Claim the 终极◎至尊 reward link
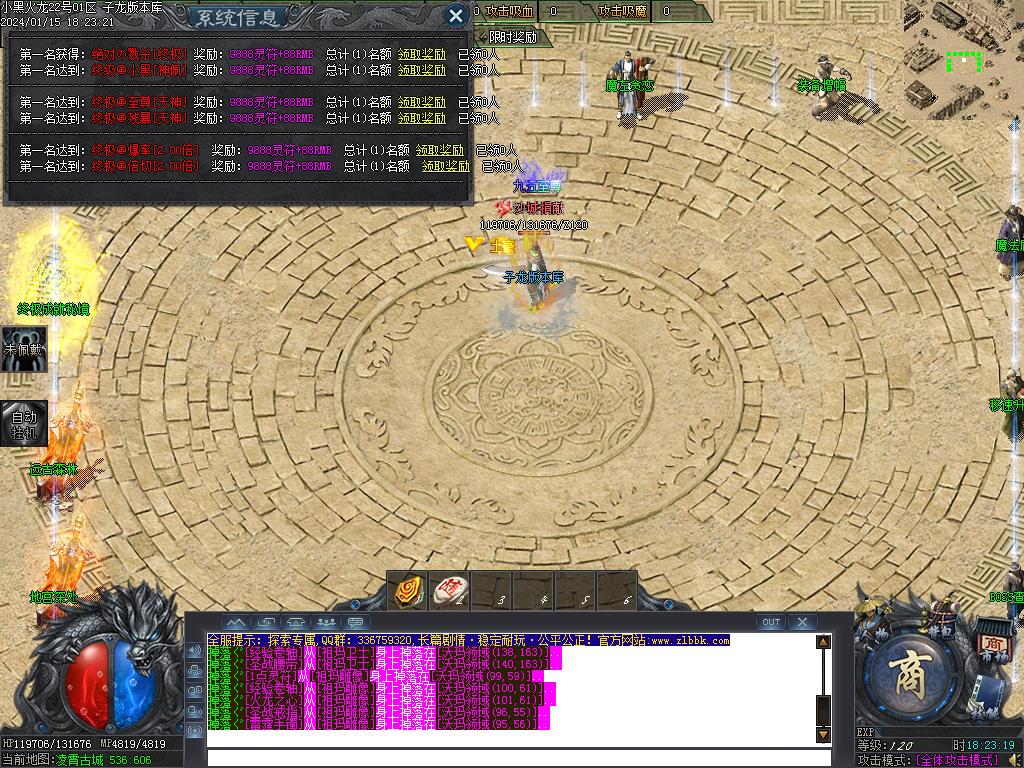 (422, 102)
